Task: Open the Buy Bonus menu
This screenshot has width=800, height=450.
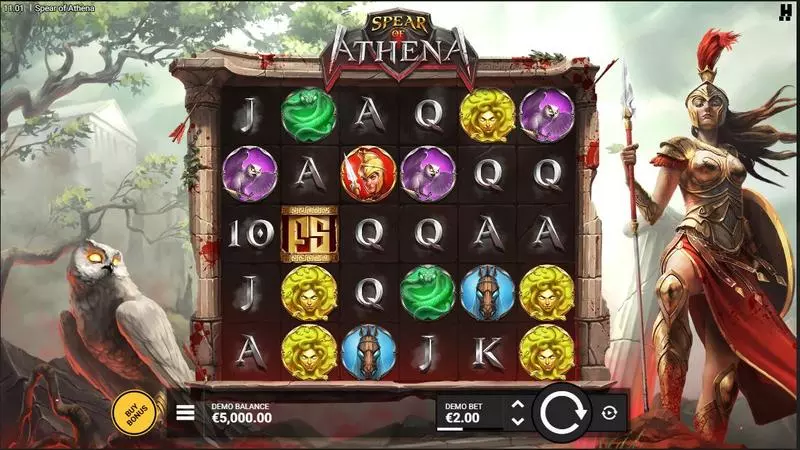Action: click(133, 412)
